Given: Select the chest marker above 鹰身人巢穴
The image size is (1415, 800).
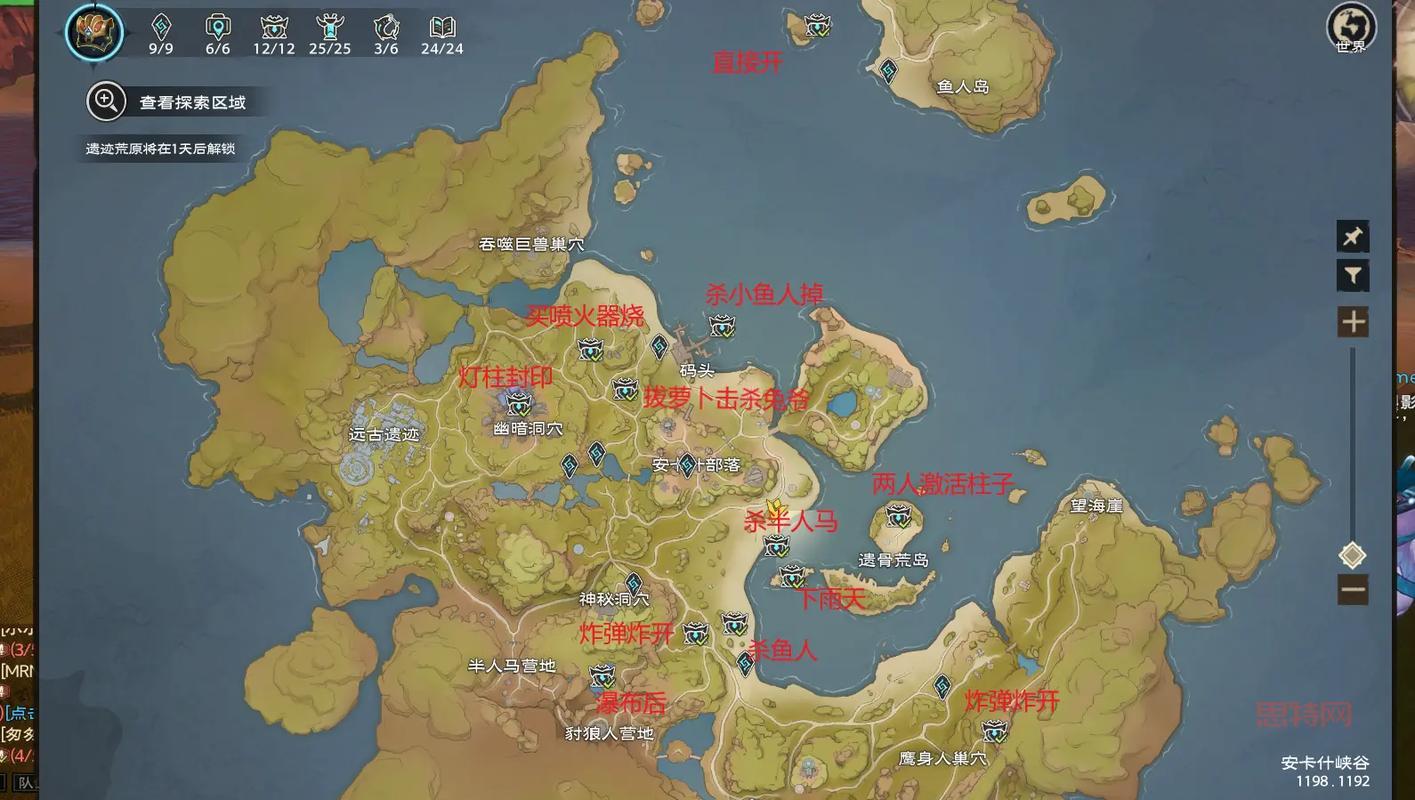Looking at the screenshot, I should (994, 731).
